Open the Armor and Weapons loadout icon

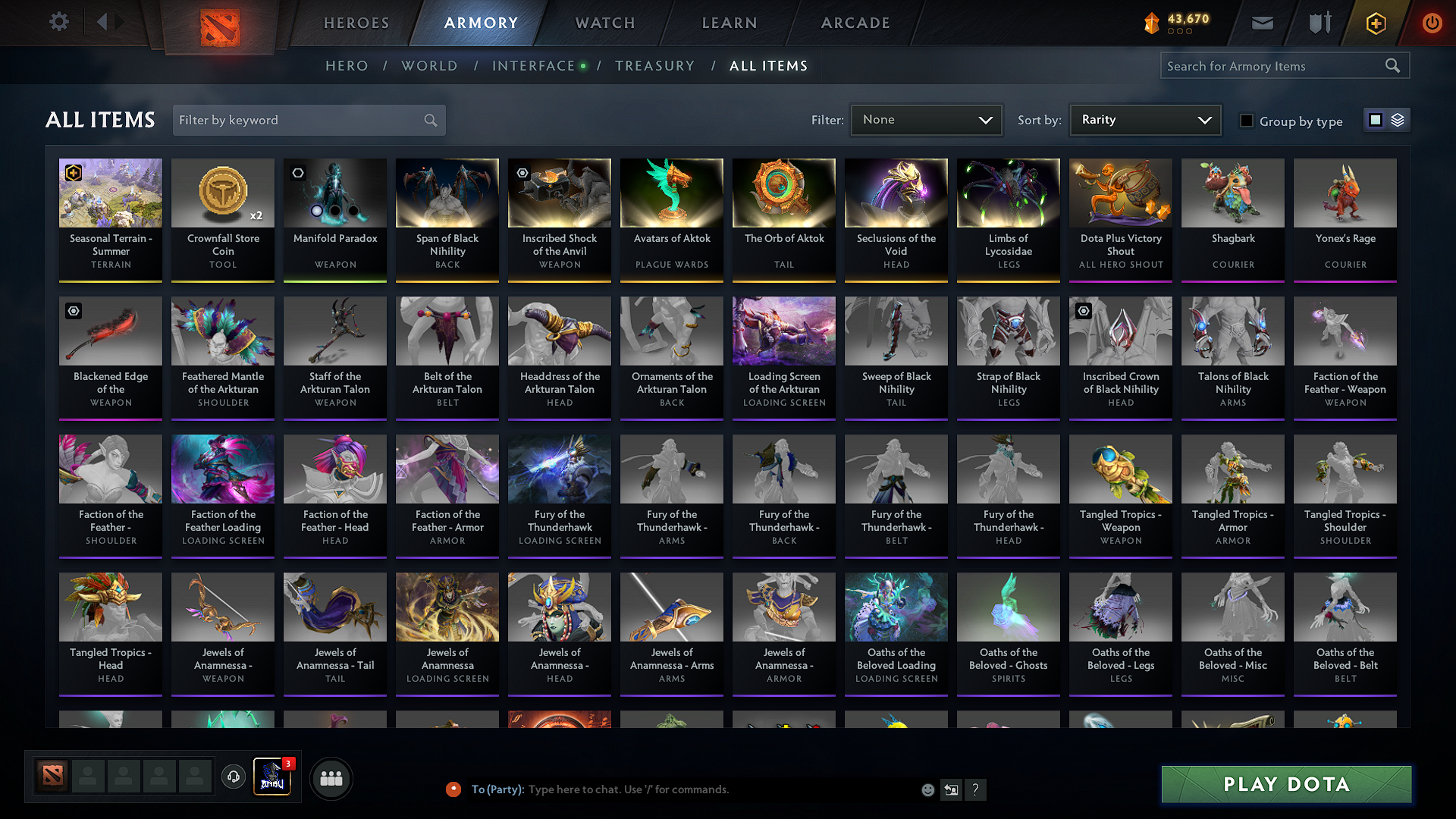tap(1318, 23)
